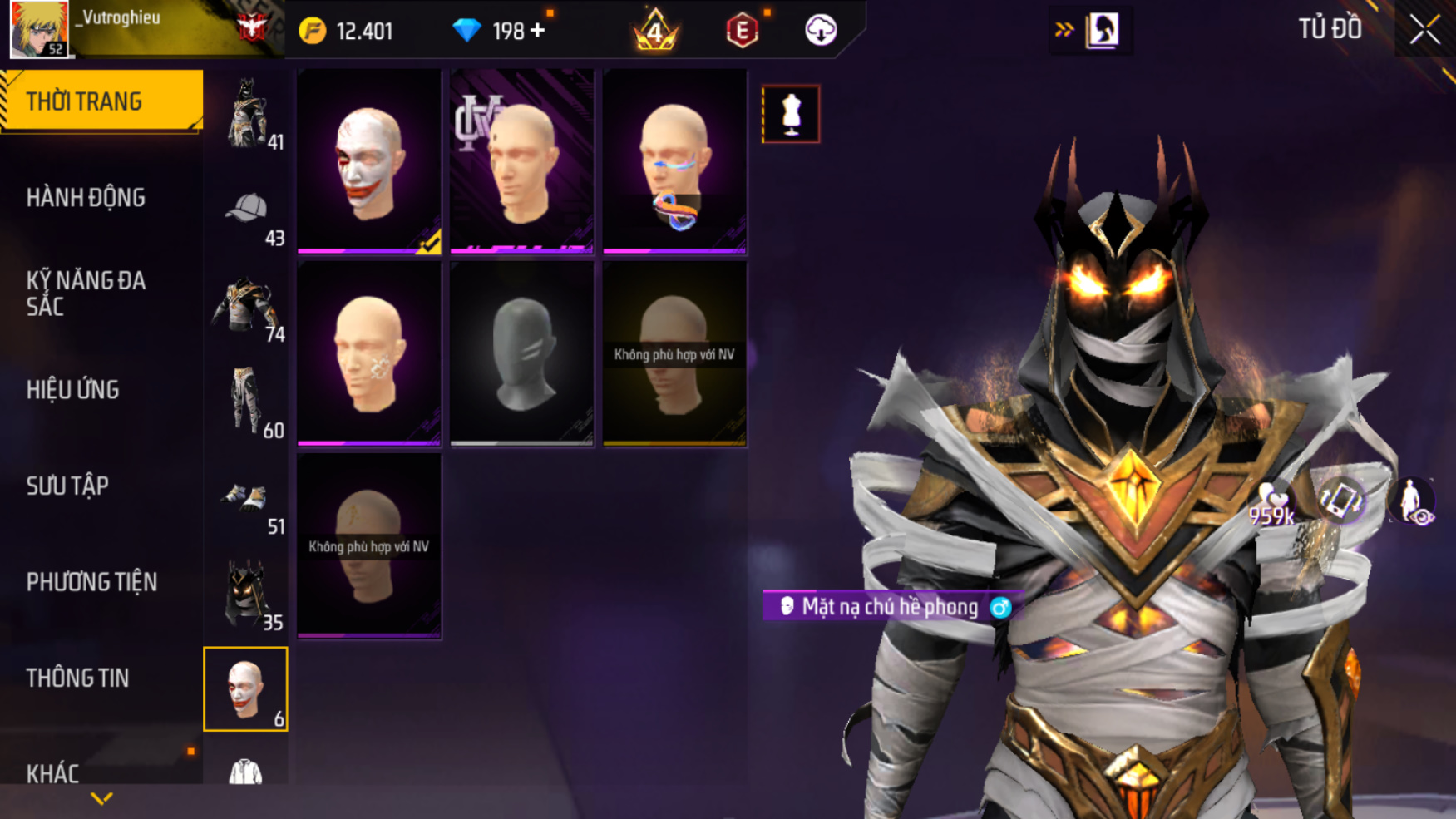Pick the rainbow visor face item
The width and height of the screenshot is (1456, 819).
[674, 161]
